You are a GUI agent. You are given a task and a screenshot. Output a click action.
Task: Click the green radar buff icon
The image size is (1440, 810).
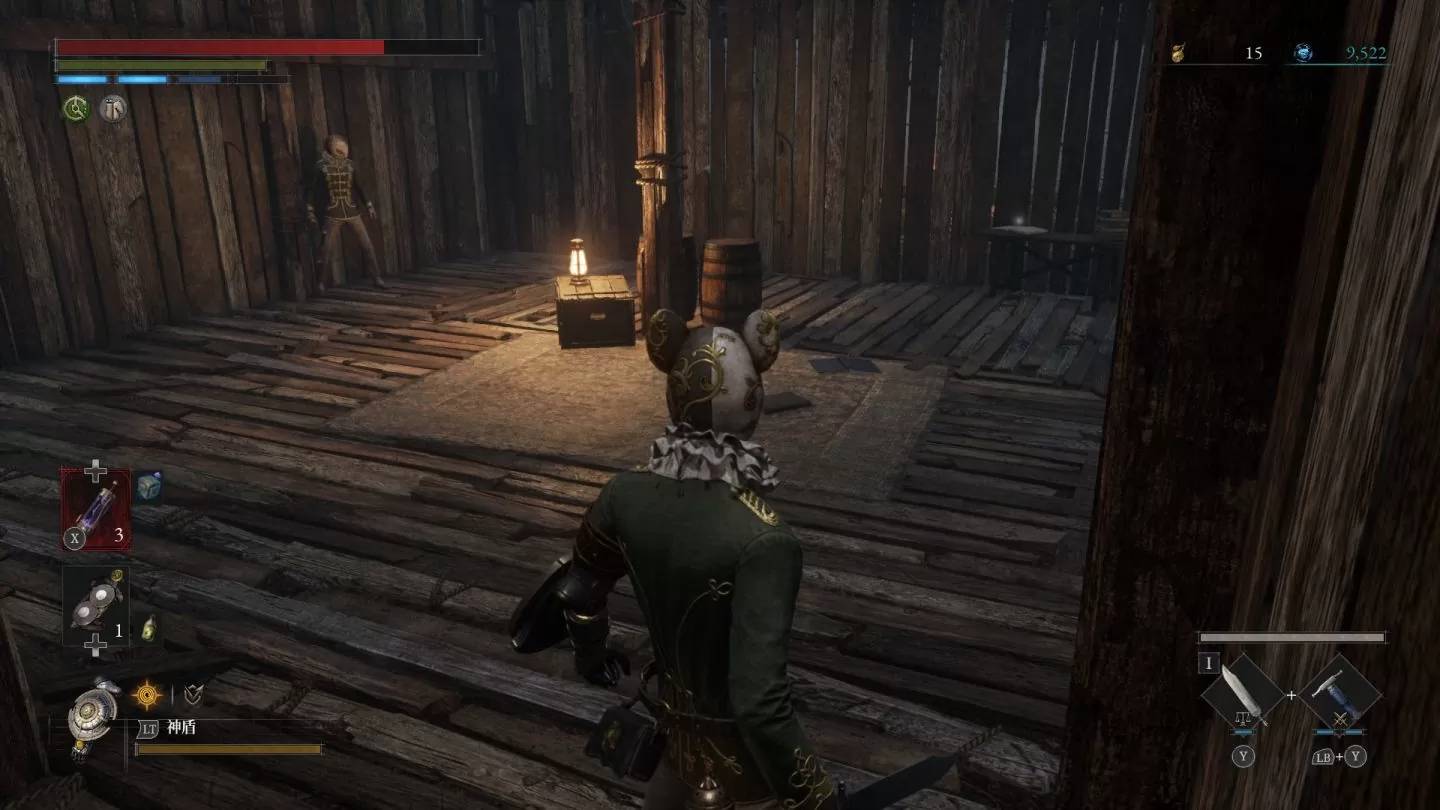click(76, 108)
